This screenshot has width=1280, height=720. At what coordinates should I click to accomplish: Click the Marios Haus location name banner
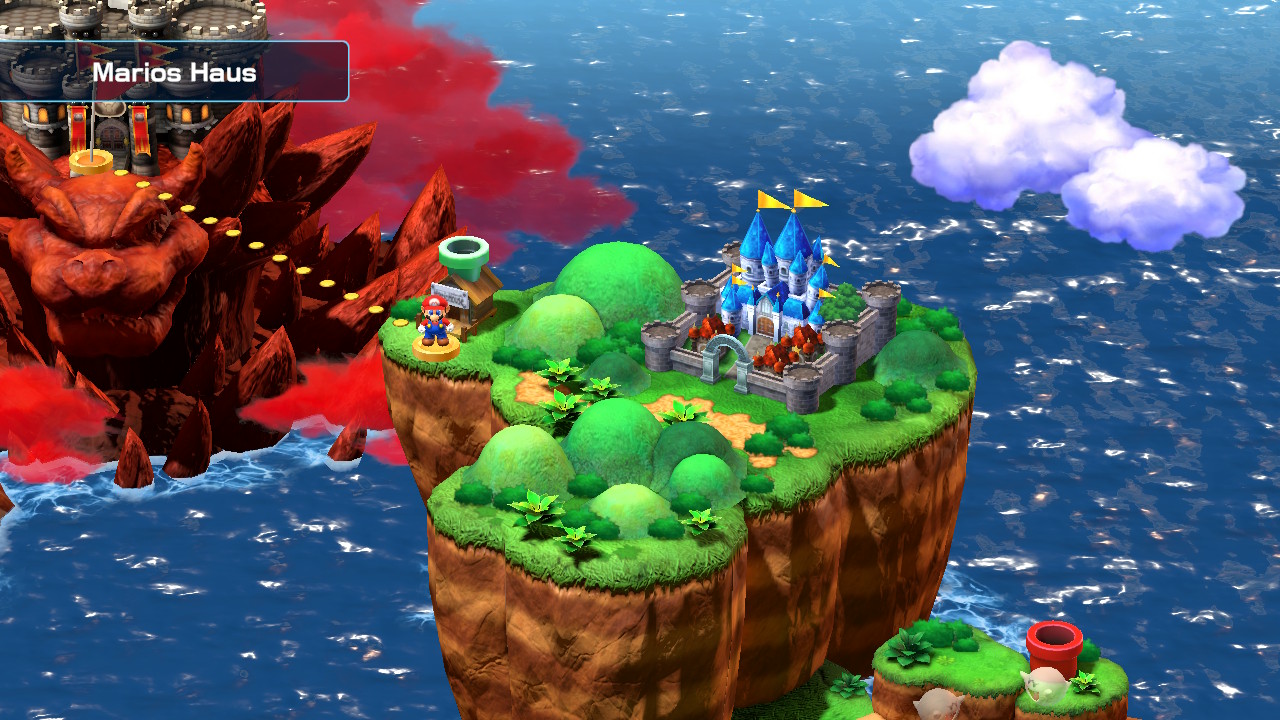[x=174, y=72]
